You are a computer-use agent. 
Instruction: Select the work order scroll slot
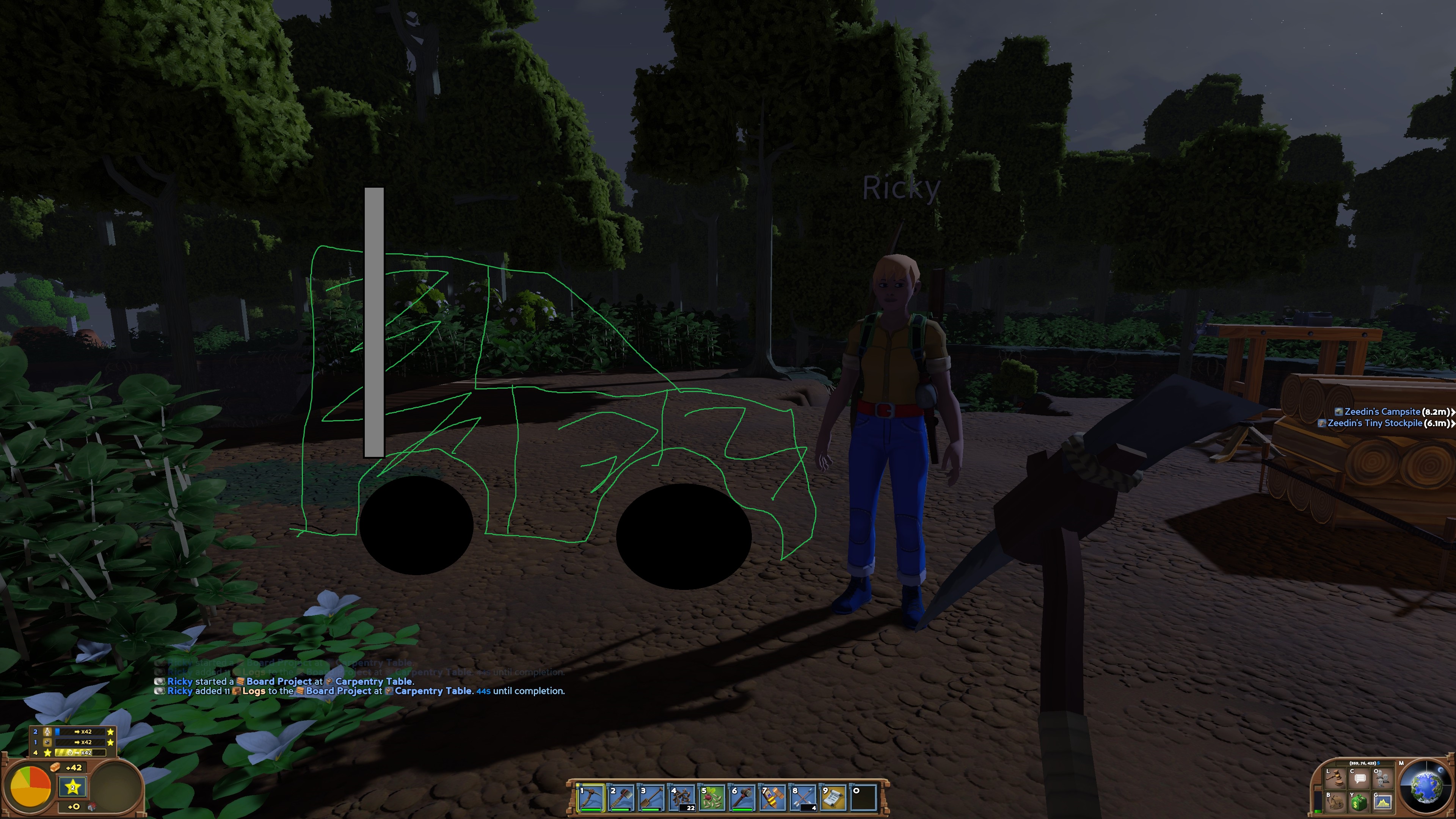pyautogui.click(x=834, y=797)
